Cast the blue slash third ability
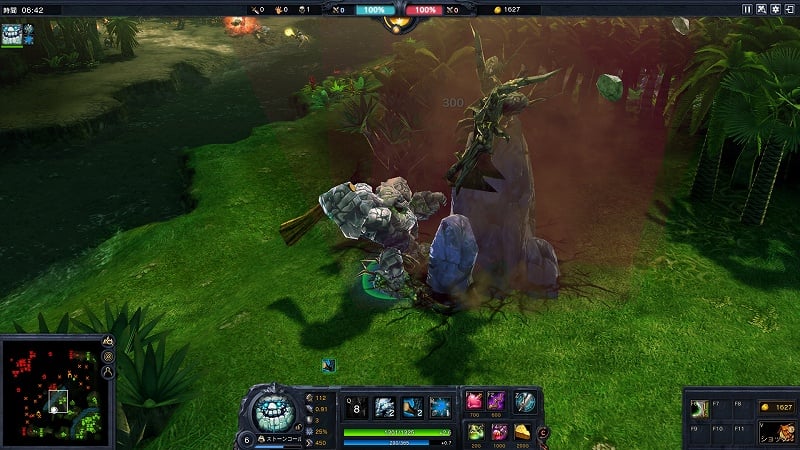The image size is (800, 450). [411, 406]
